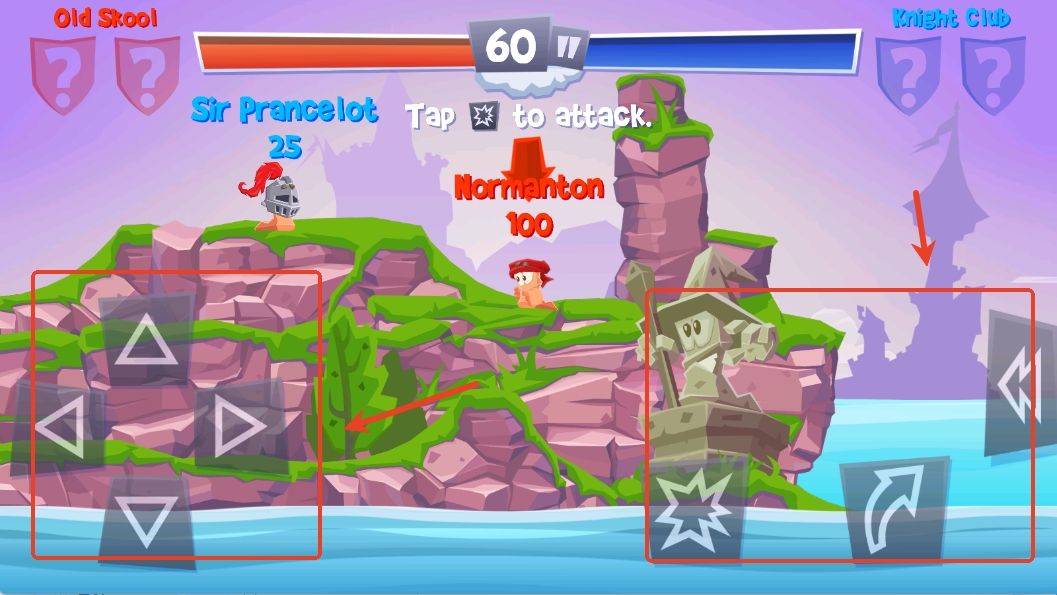Tap the curved arrow jump button
The width and height of the screenshot is (1057, 595).
point(895,509)
